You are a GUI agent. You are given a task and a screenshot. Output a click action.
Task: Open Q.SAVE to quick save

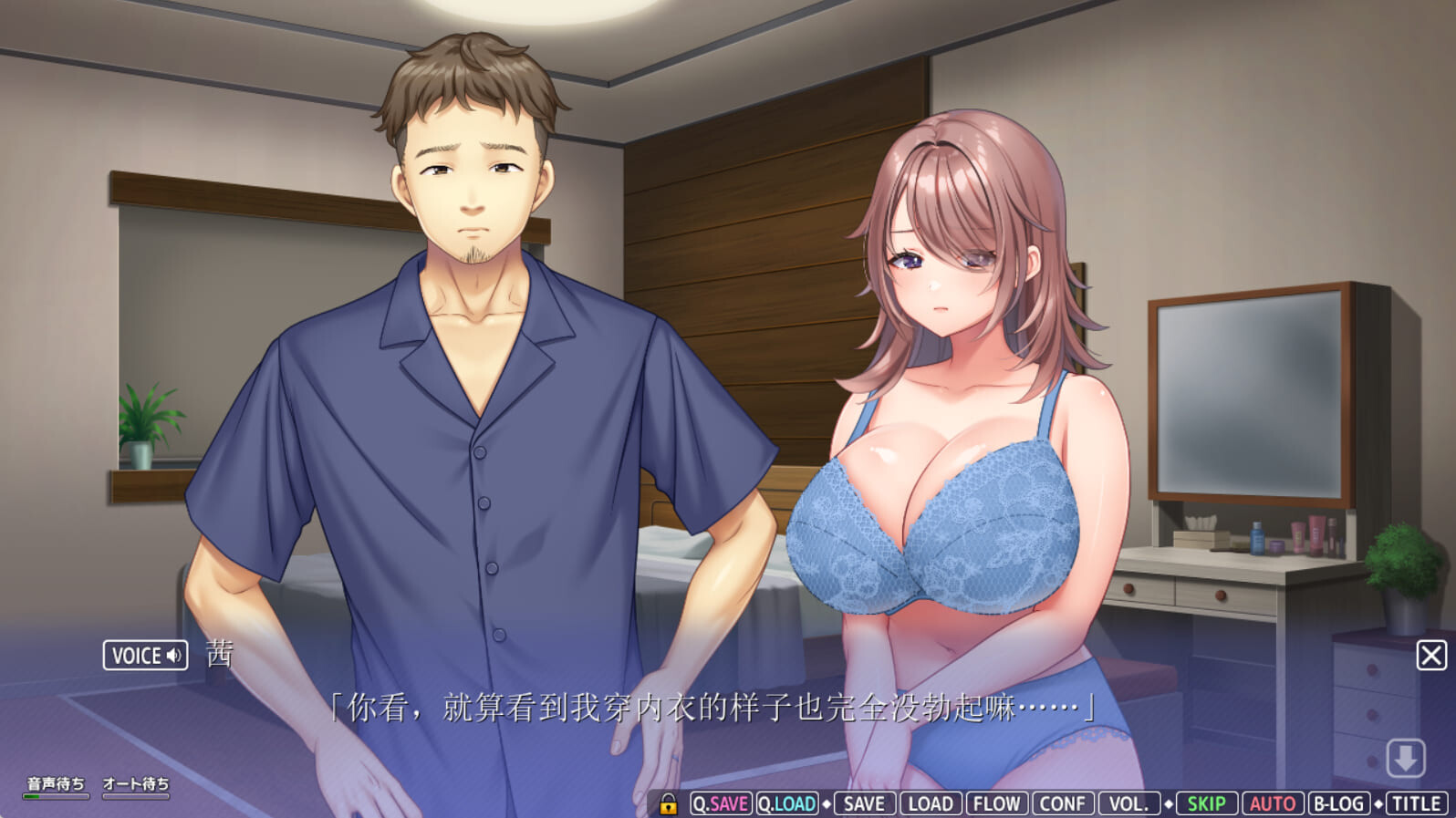pyautogui.click(x=720, y=803)
